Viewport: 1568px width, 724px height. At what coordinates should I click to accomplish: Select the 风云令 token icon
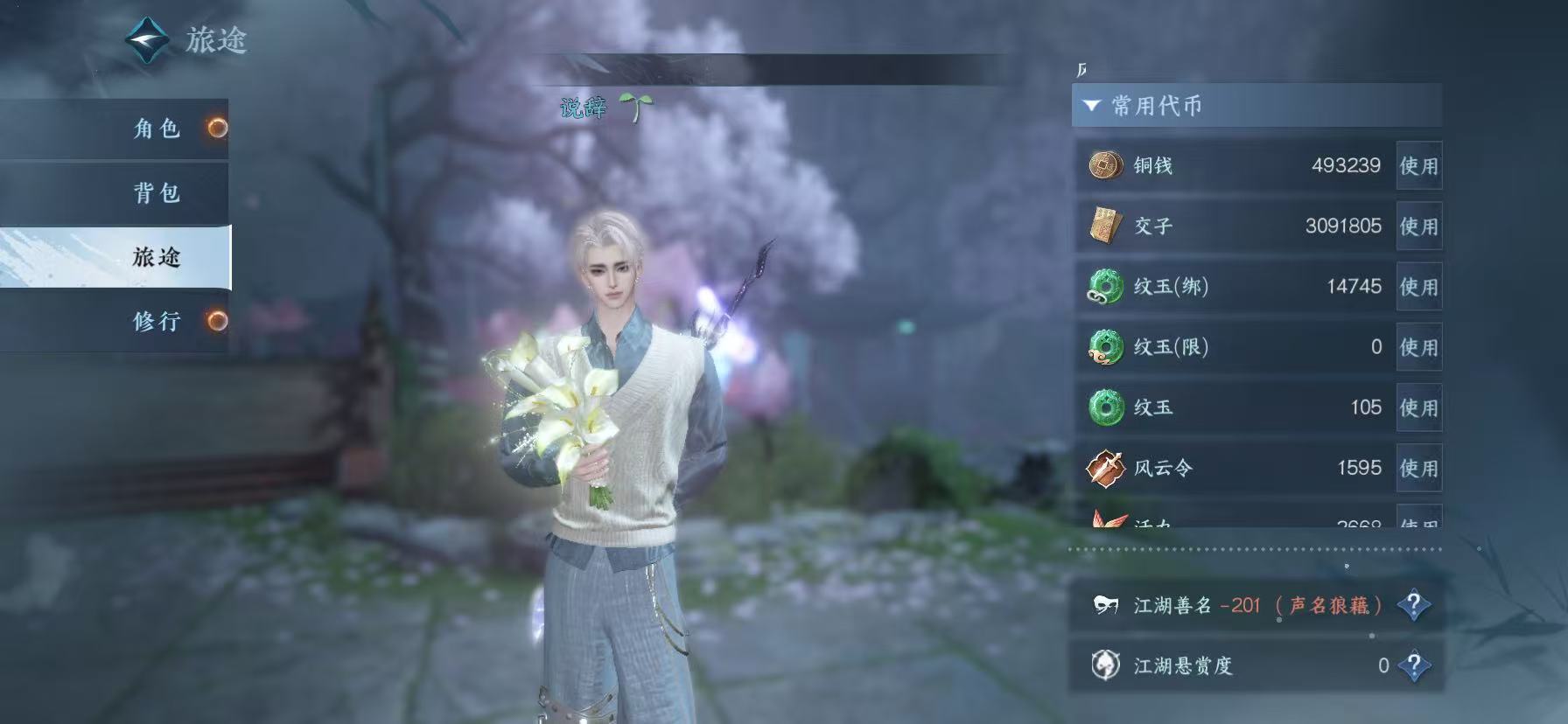coord(1105,468)
